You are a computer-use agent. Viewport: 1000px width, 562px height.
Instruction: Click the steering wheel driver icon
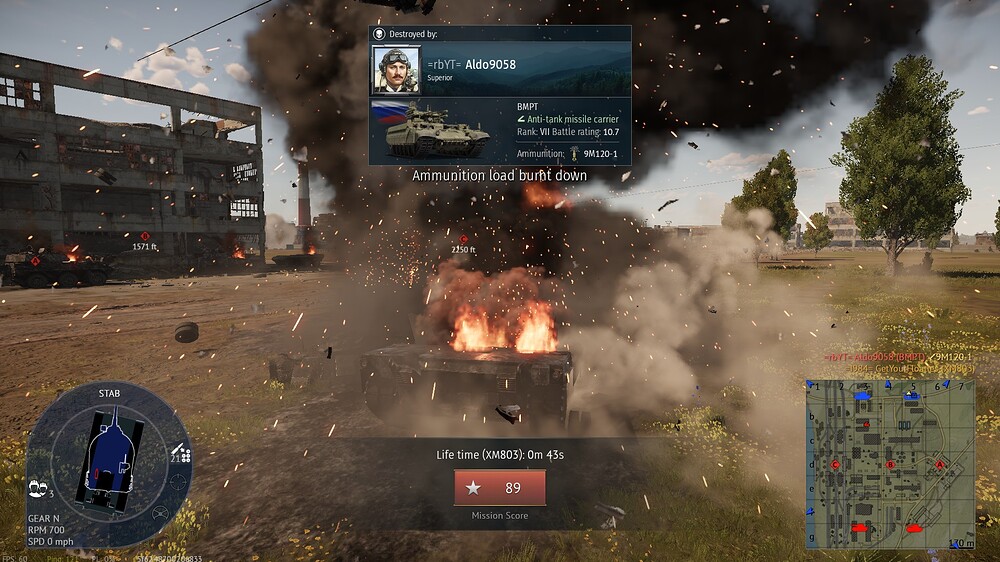(x=160, y=514)
